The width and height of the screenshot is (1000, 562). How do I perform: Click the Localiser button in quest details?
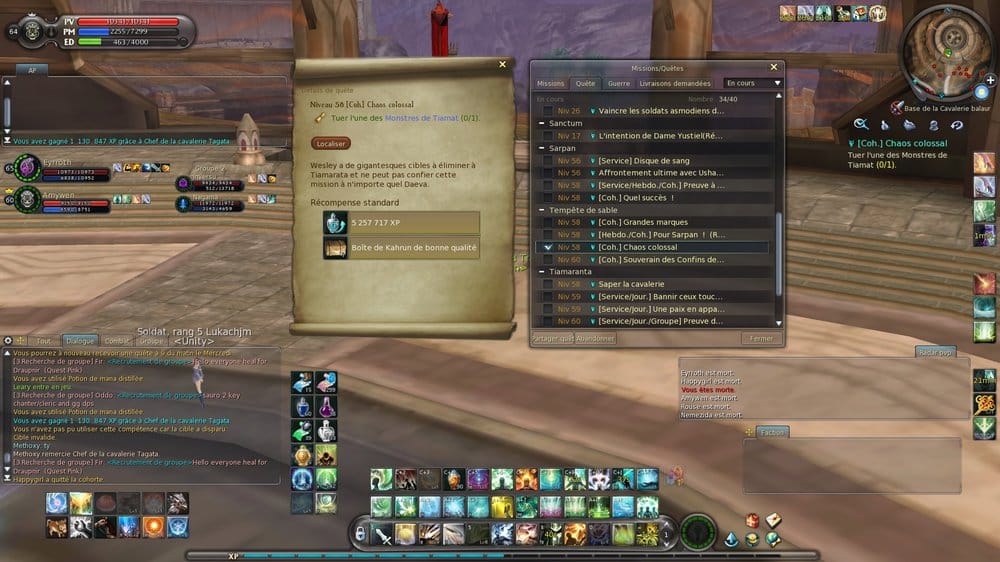click(x=331, y=144)
